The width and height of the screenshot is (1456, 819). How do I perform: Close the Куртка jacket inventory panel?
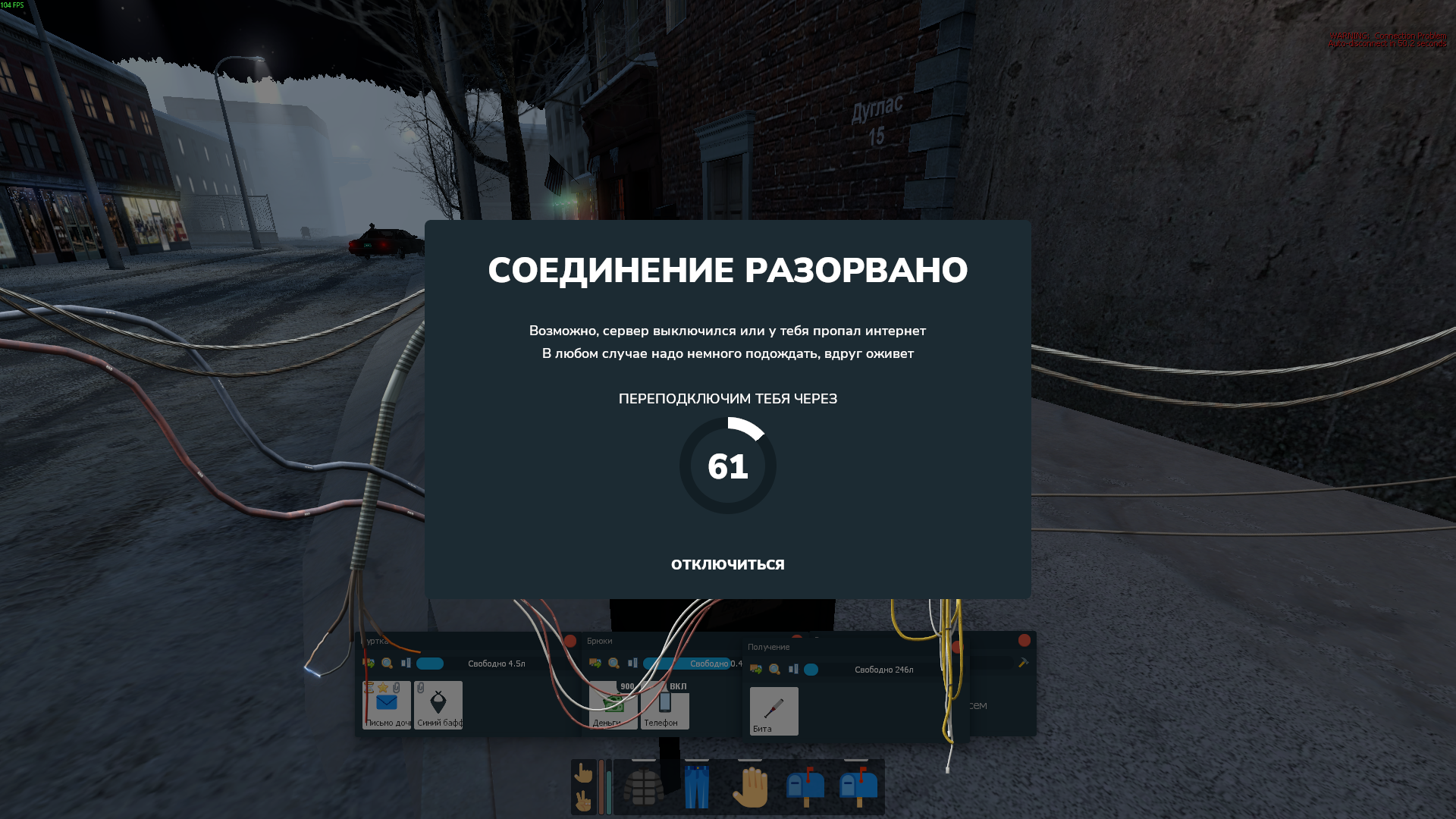pos(570,641)
